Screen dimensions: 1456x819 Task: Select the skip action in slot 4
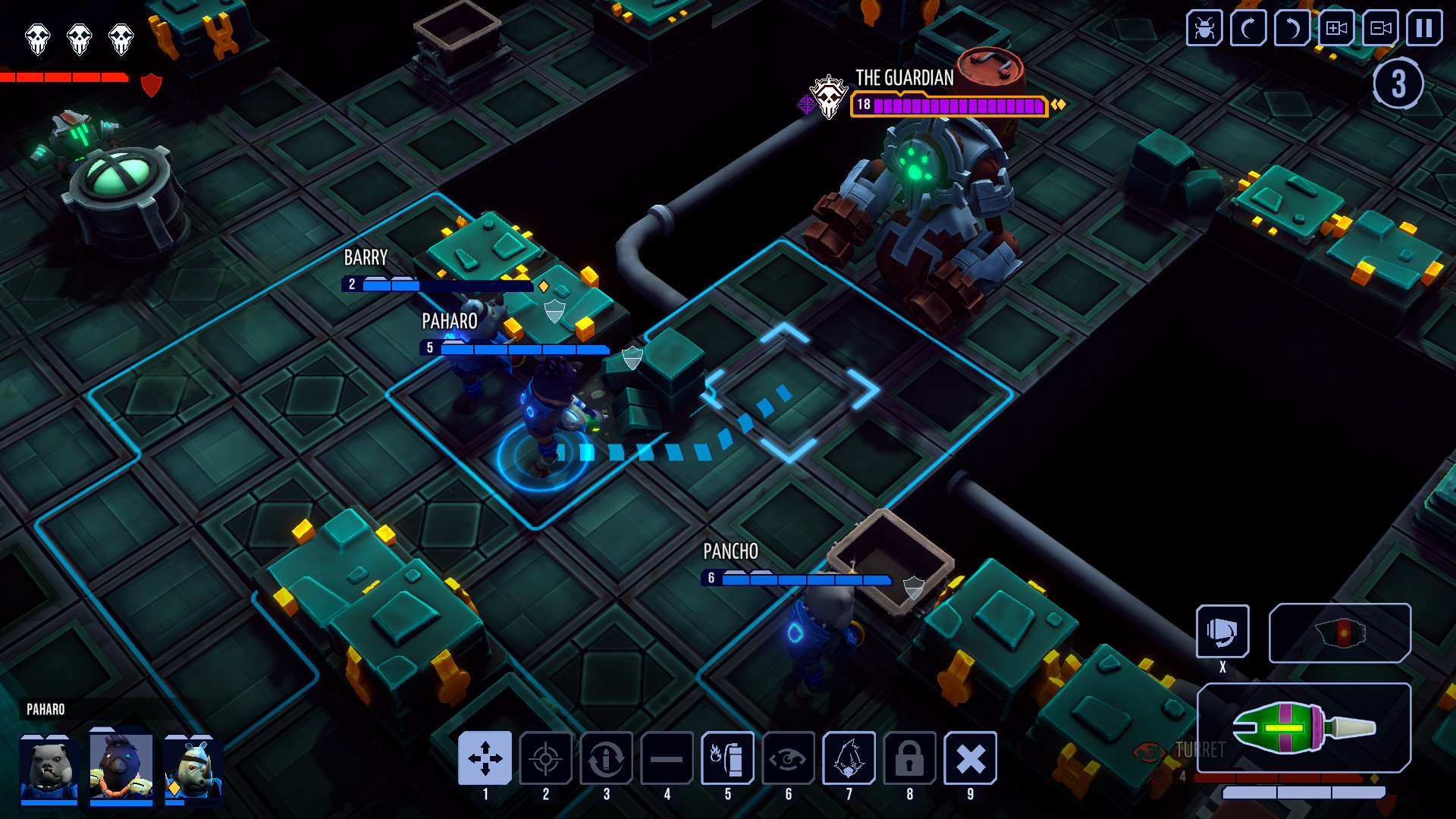667,758
